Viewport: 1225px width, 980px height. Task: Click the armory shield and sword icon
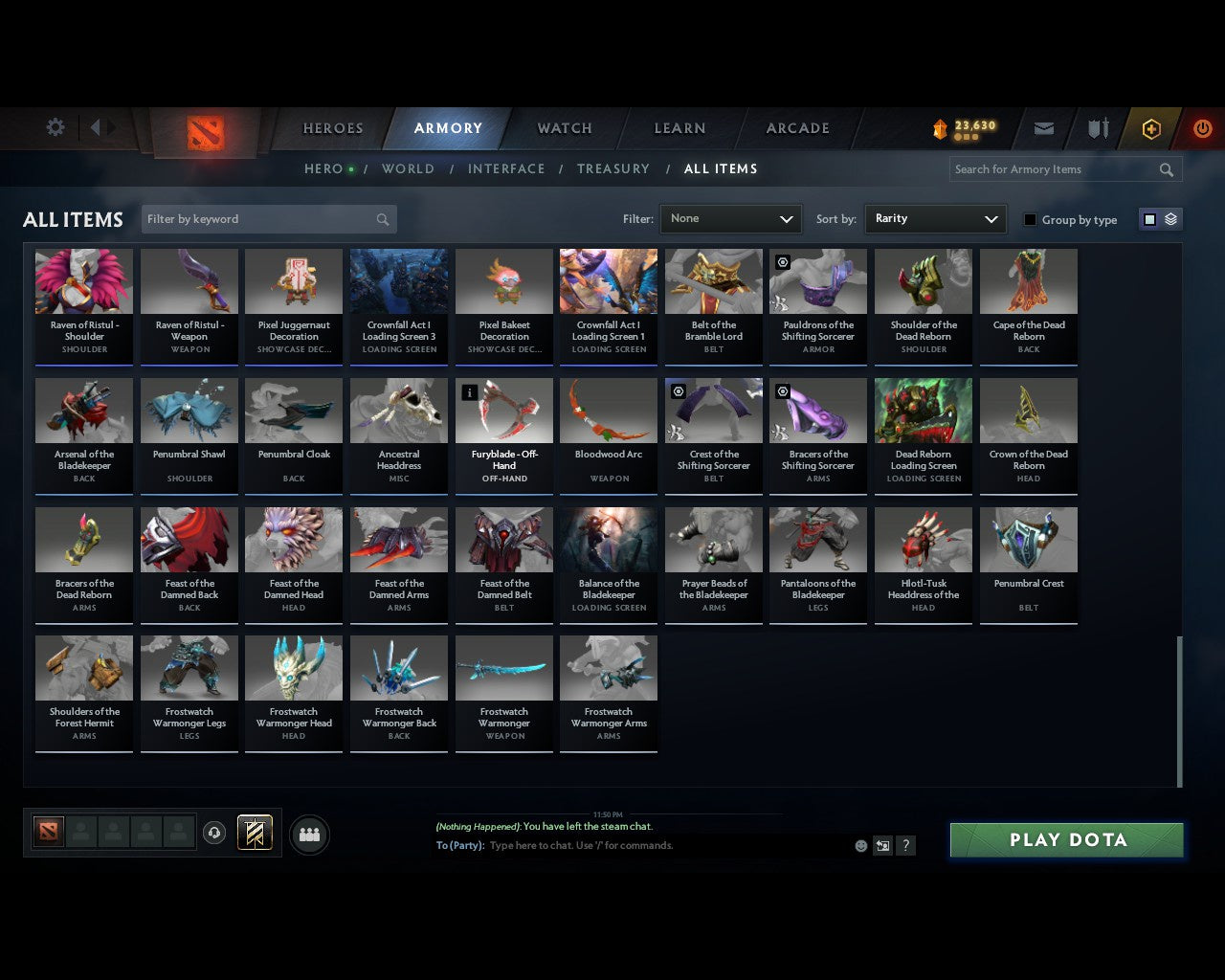point(1097,128)
